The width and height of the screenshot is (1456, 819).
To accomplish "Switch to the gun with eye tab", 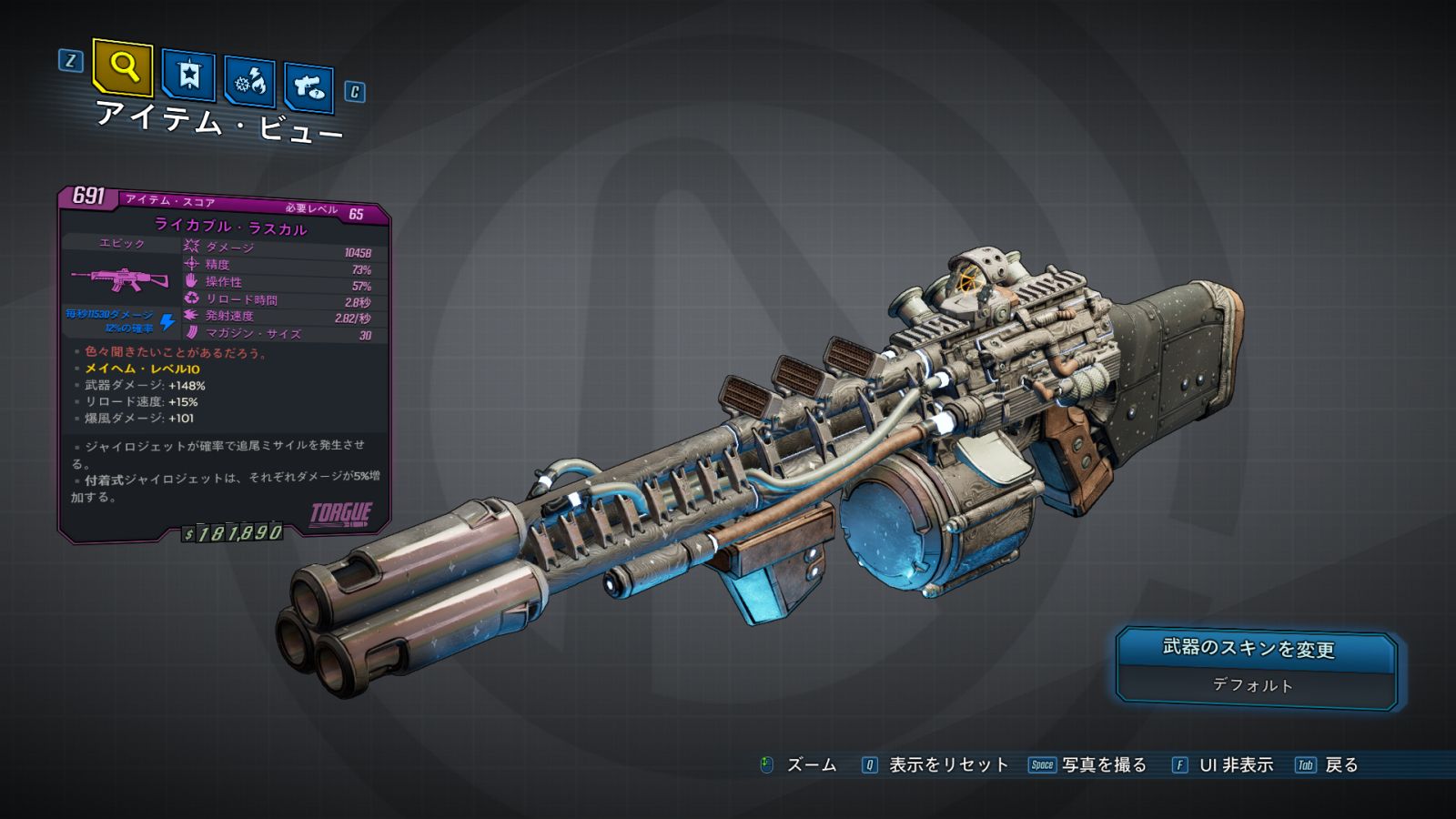I will 308,87.
